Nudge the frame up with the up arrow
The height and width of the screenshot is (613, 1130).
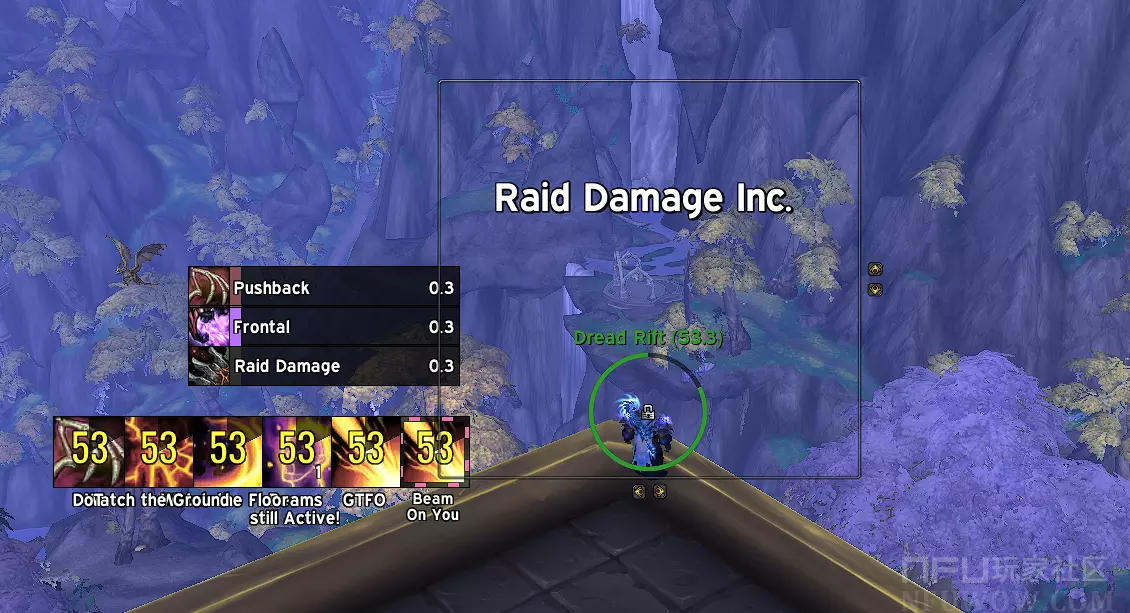tap(875, 269)
